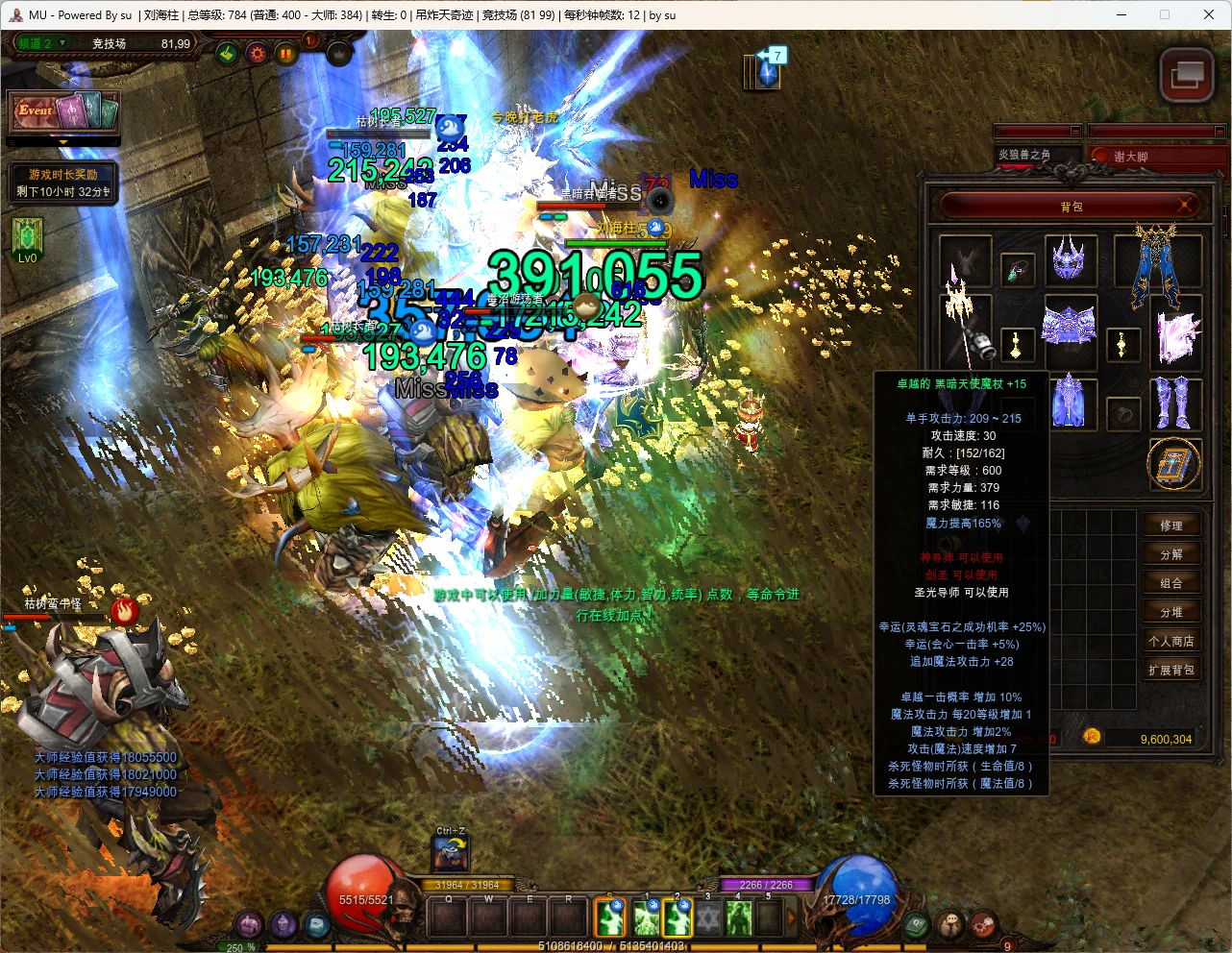Select the equipped helmet slot

coord(1069,259)
